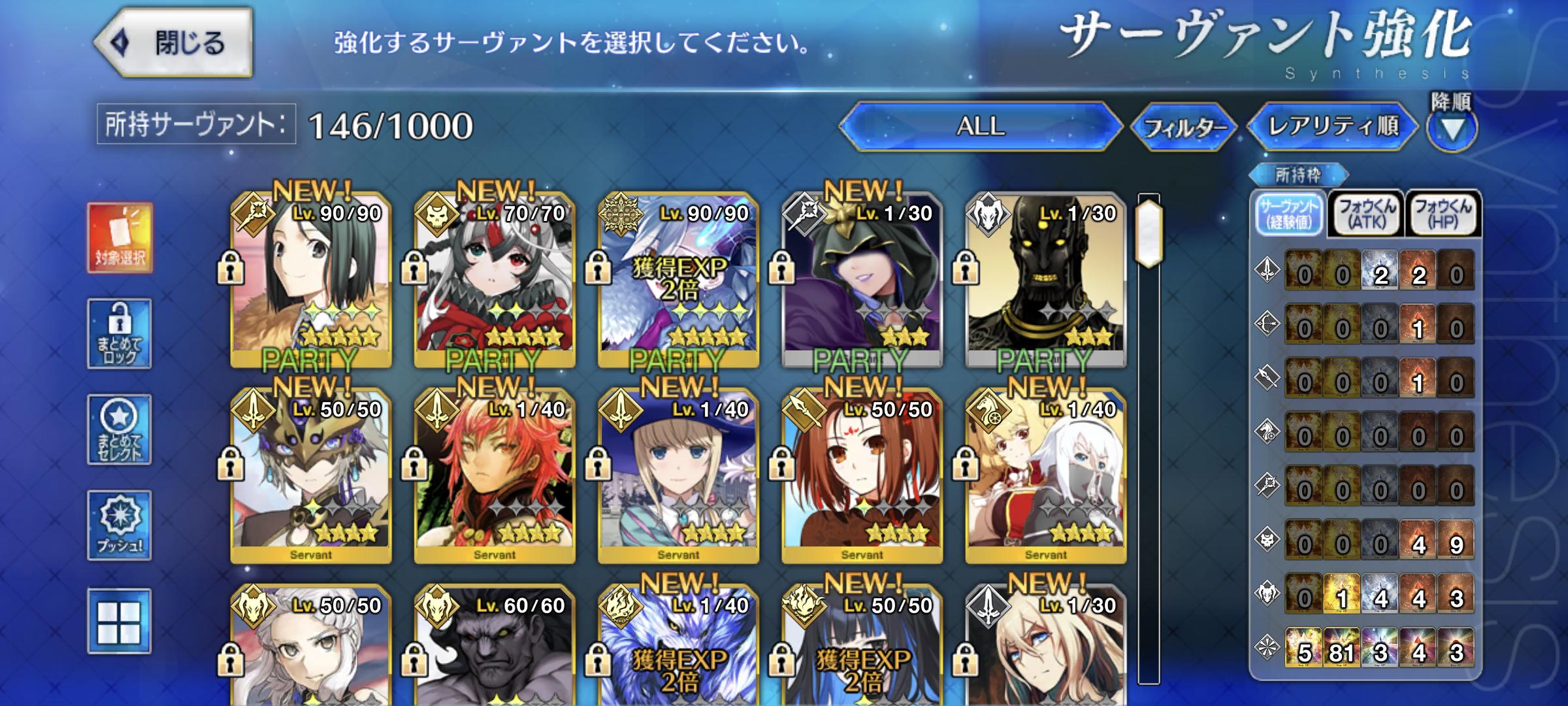Toggle the 降順 descending sort arrow
Viewport: 1568px width, 706px height.
tap(1451, 127)
